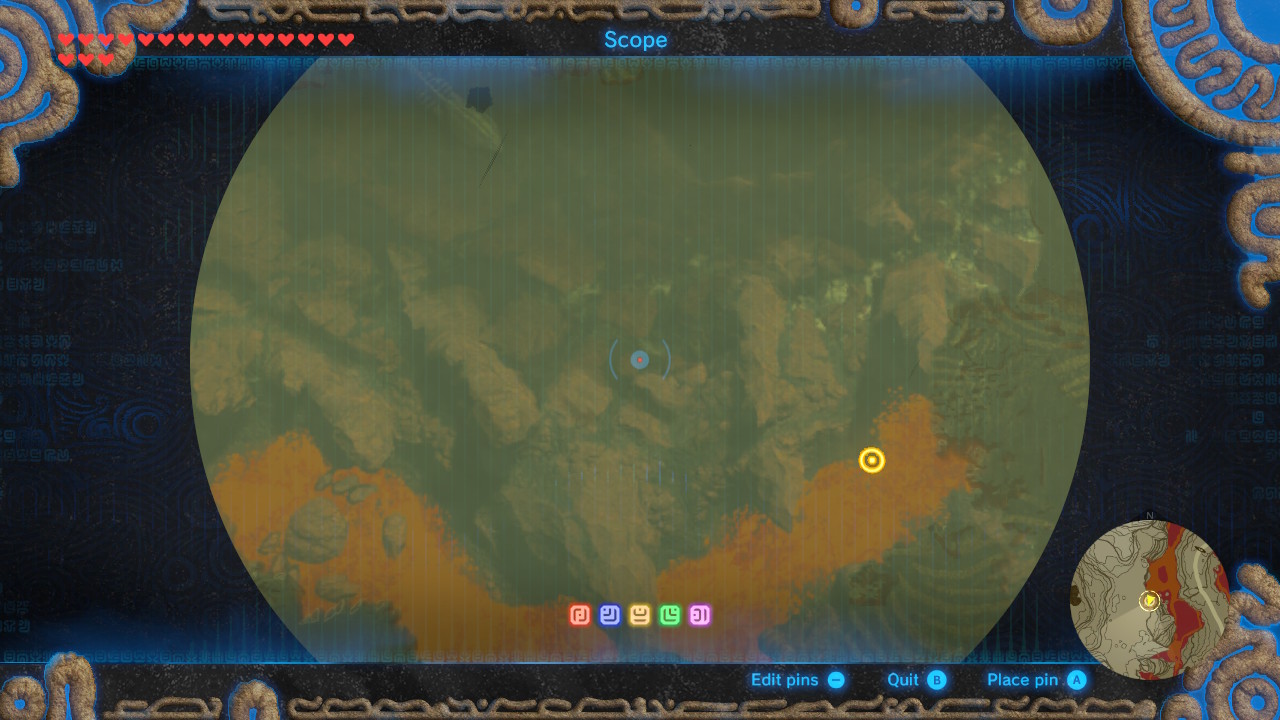The height and width of the screenshot is (720, 1280).
Task: Click the yellow pin shown on the minimap
Action: coord(1150,603)
